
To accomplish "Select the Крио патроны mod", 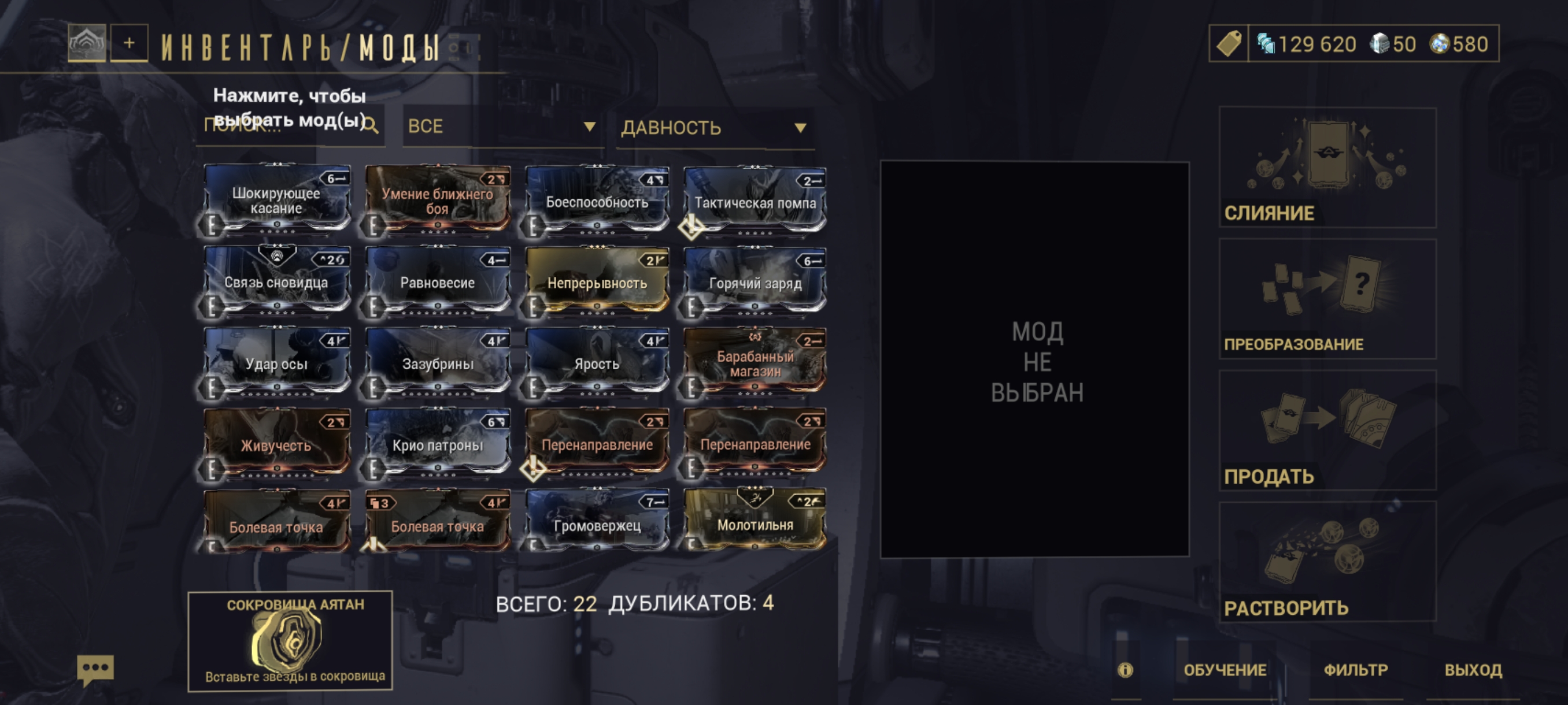I will point(438,444).
